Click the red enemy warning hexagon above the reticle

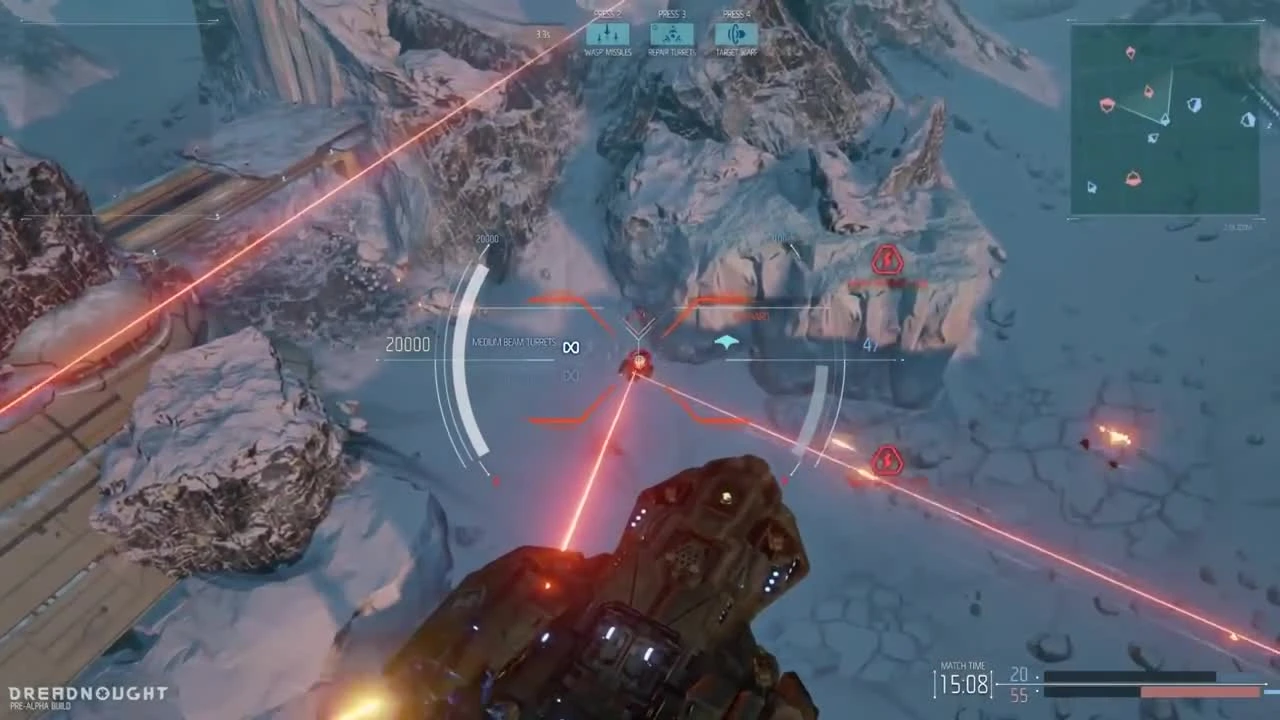point(887,260)
